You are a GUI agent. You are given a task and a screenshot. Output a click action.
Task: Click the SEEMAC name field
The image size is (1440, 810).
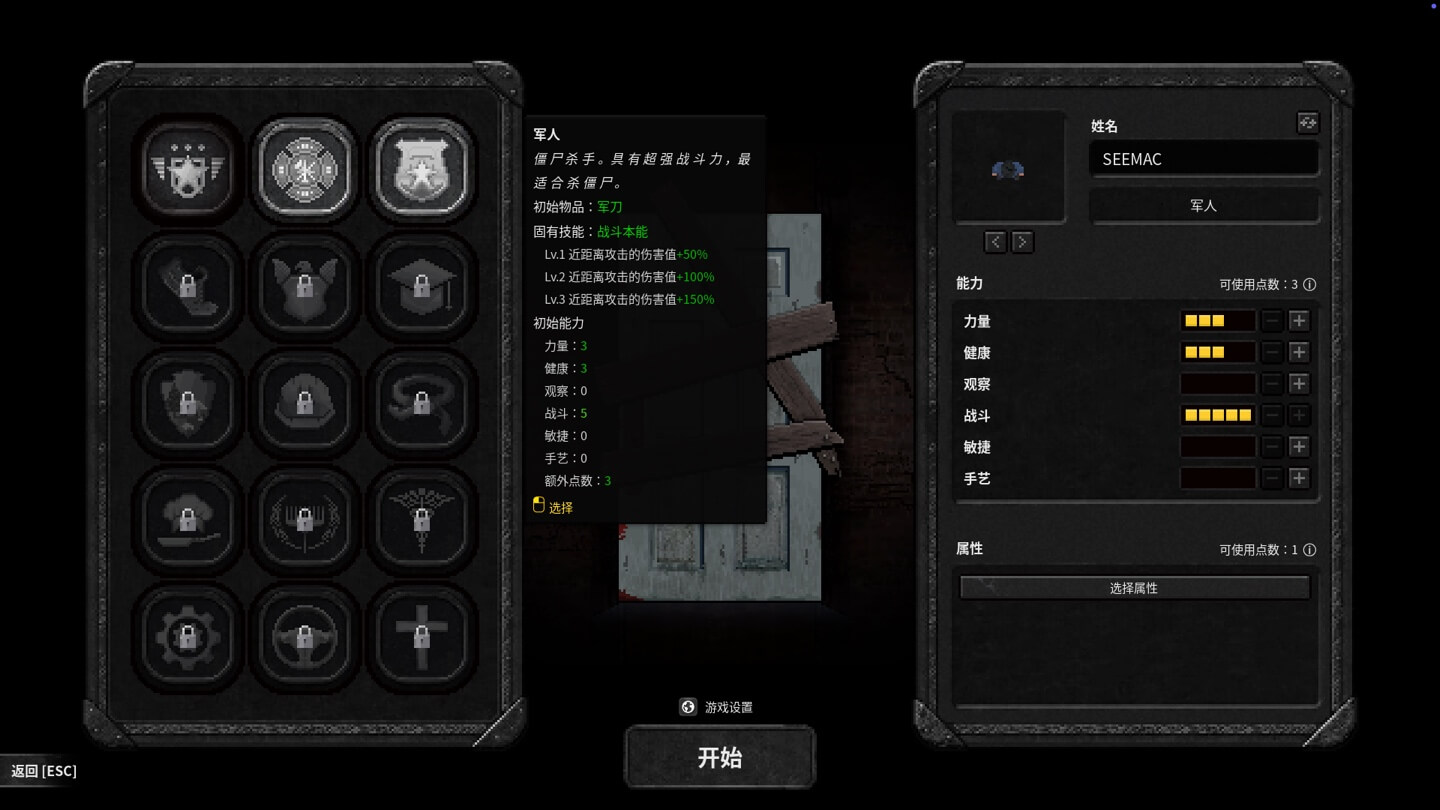(x=1204, y=159)
